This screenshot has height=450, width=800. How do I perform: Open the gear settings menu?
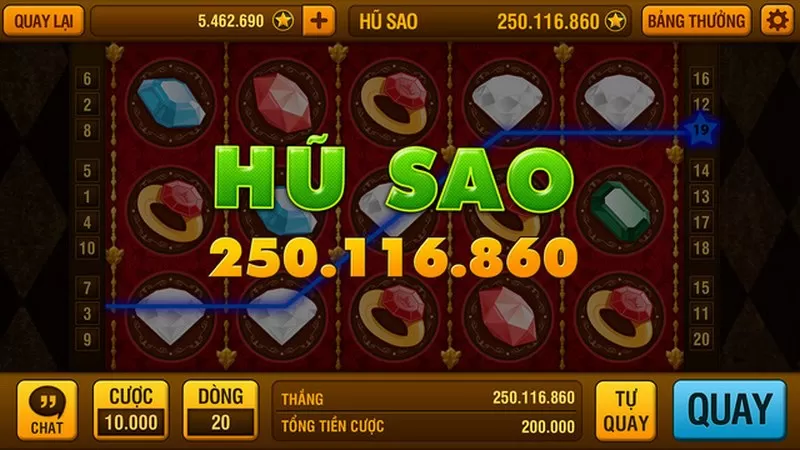774,19
